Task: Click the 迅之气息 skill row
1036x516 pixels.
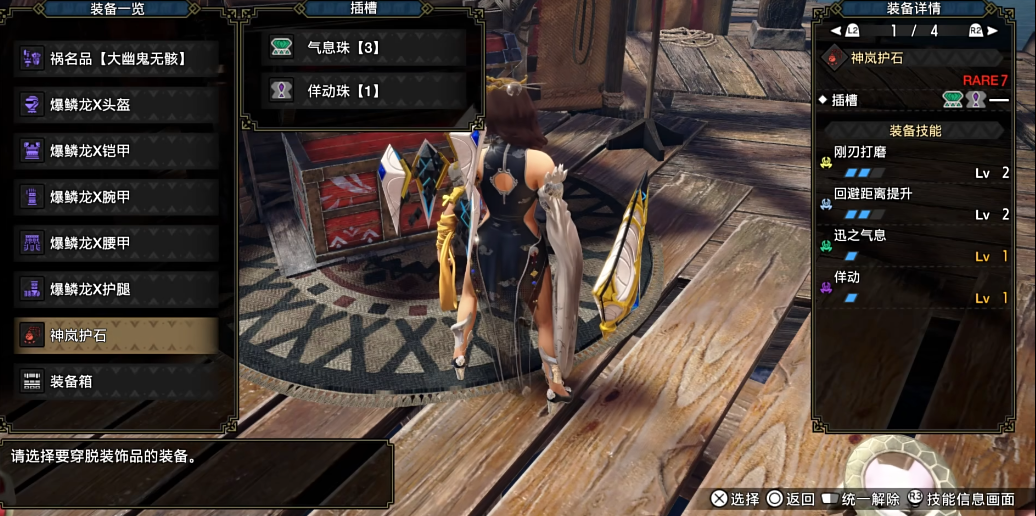Action: [x=914, y=246]
